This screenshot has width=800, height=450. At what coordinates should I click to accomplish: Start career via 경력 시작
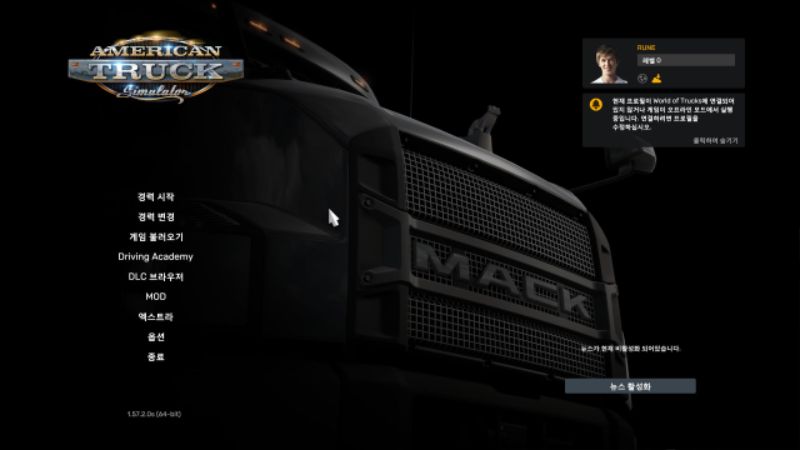pyautogui.click(x=155, y=197)
